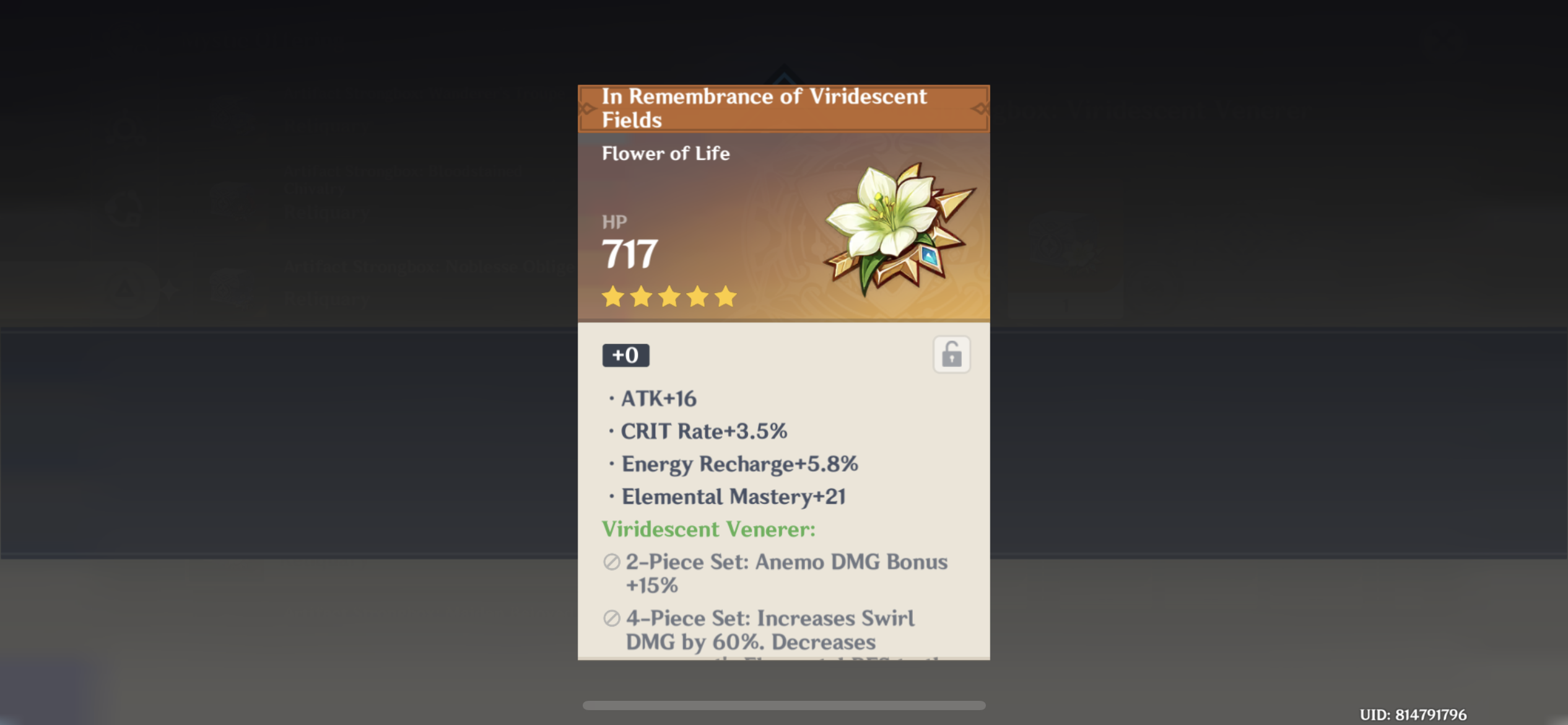1568x725 pixels.
Task: Click the +0 enhancement level badge
Action: point(625,355)
